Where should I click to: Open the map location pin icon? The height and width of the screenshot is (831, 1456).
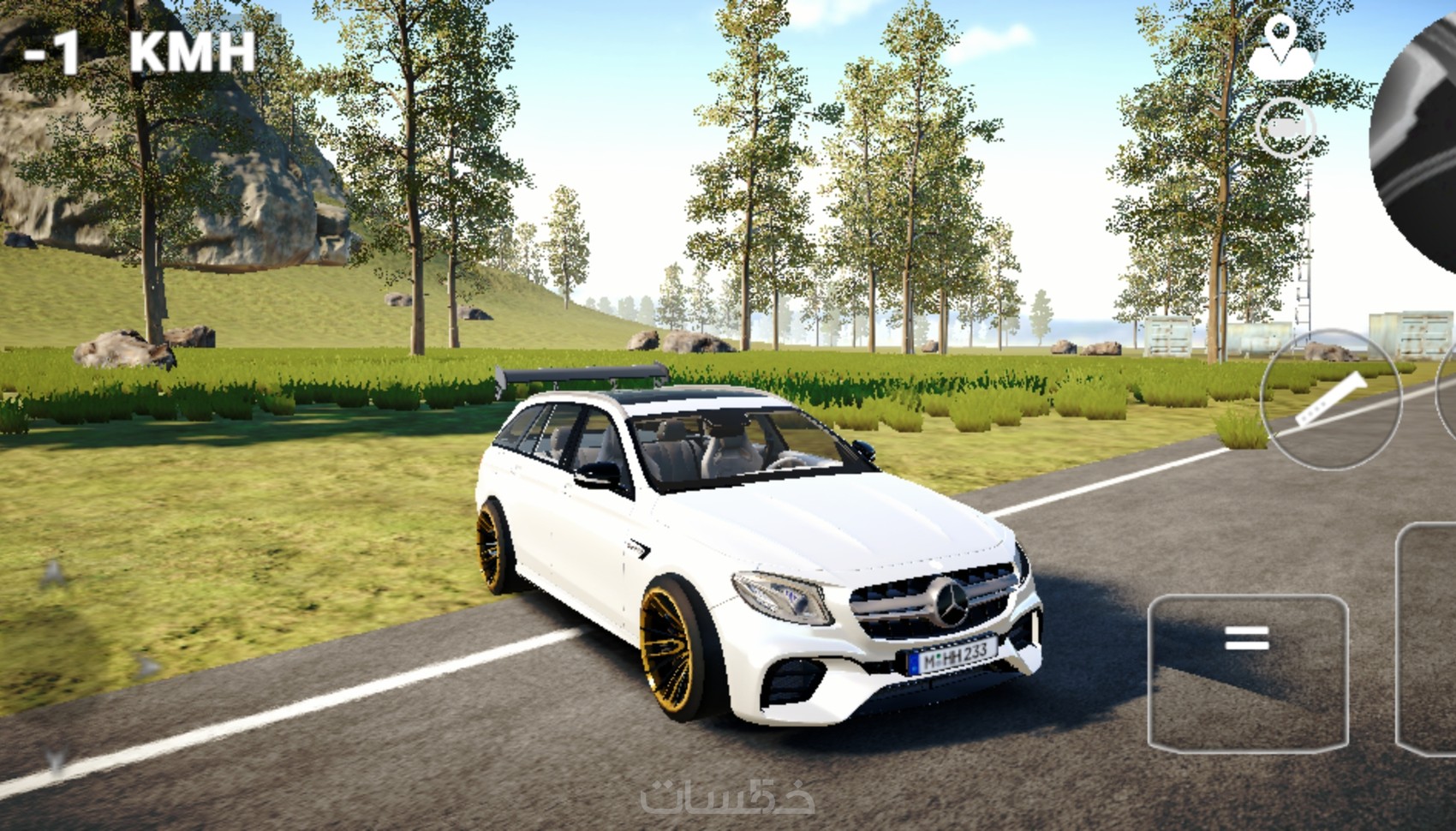(1280, 49)
